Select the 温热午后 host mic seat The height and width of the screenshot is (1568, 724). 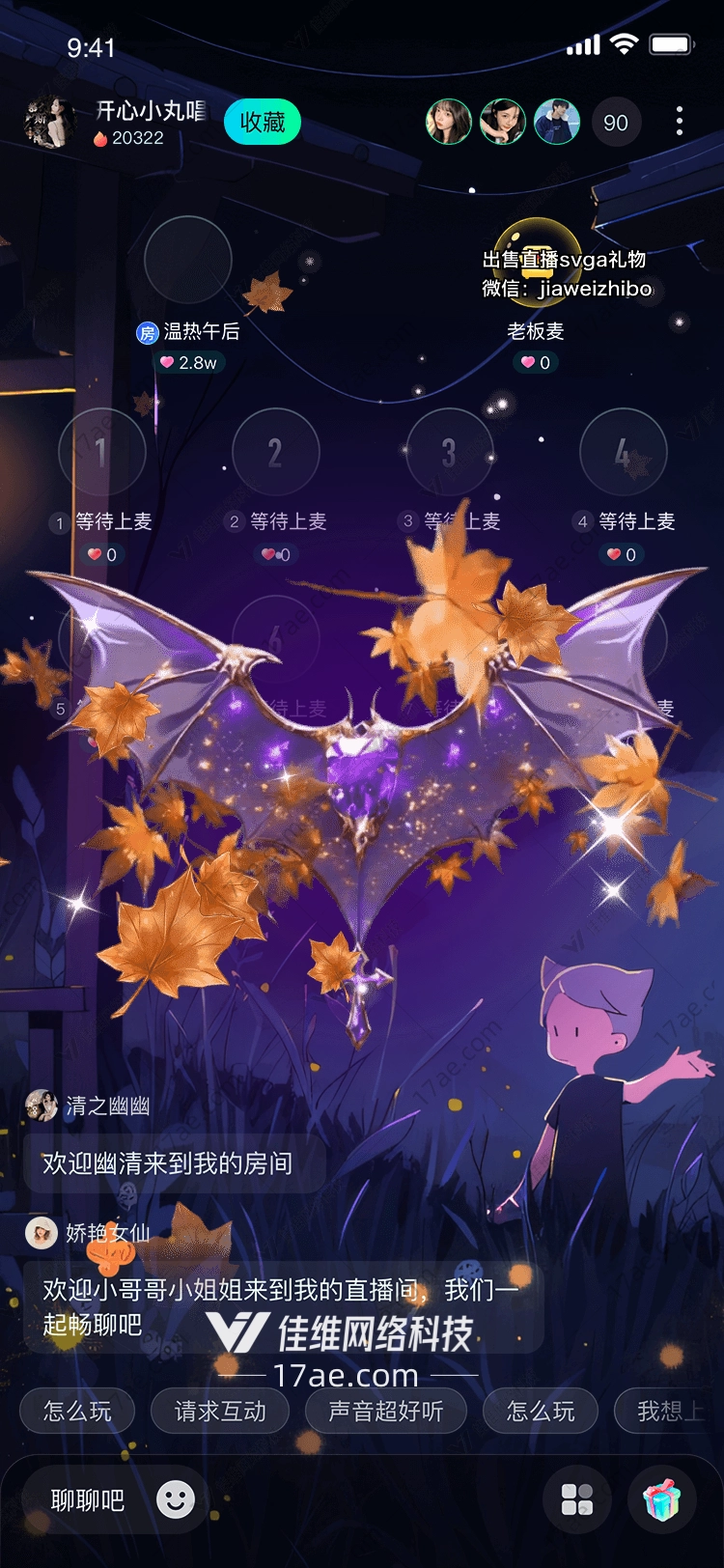click(188, 261)
